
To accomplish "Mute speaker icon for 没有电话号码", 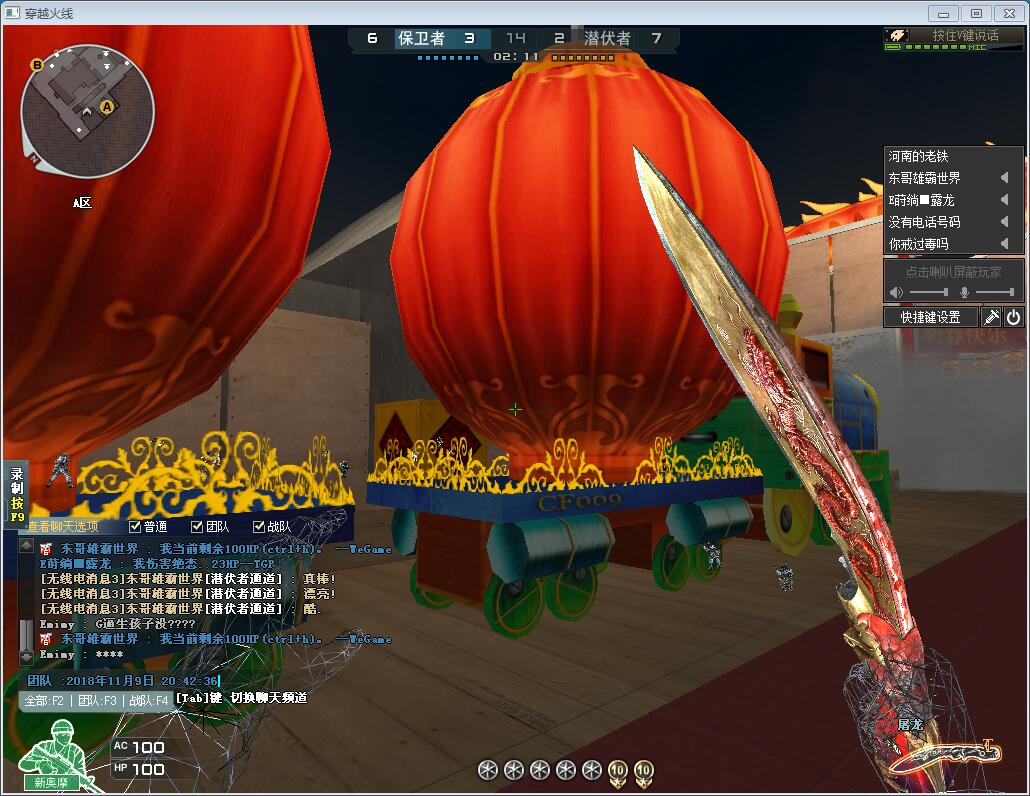I will pyautogui.click(x=1004, y=222).
